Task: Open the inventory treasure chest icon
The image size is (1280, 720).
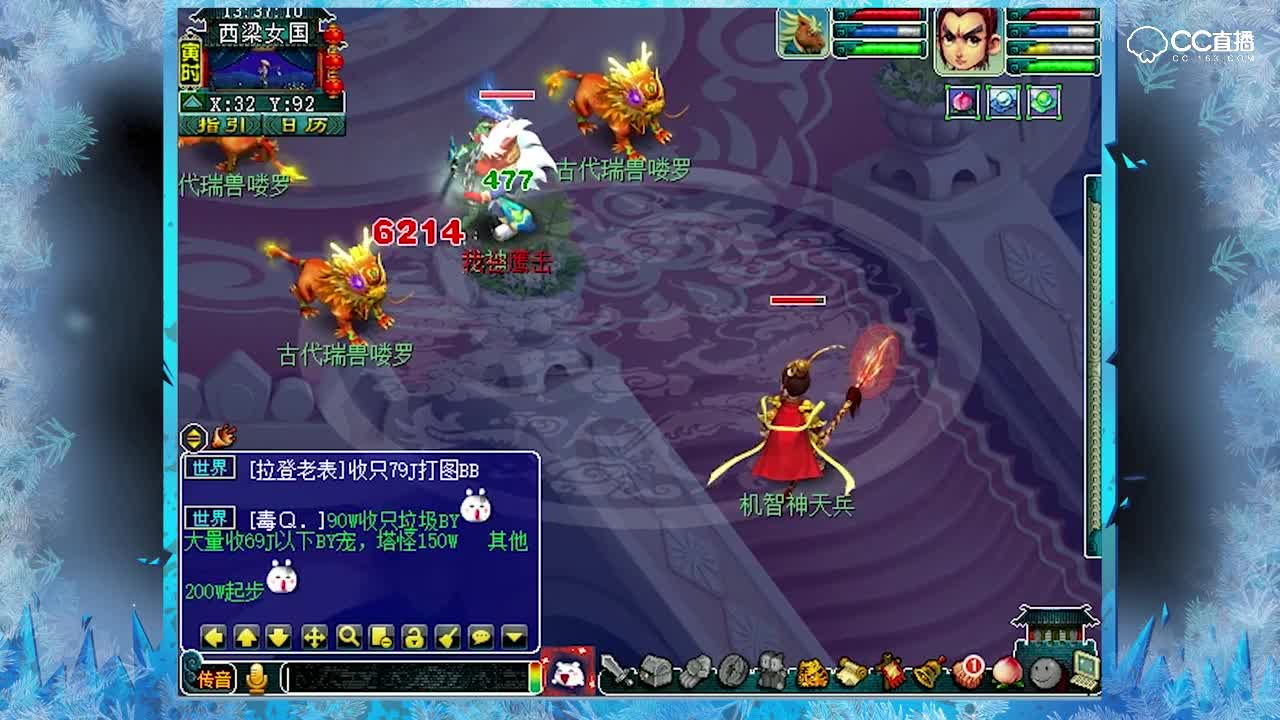Action: point(653,672)
